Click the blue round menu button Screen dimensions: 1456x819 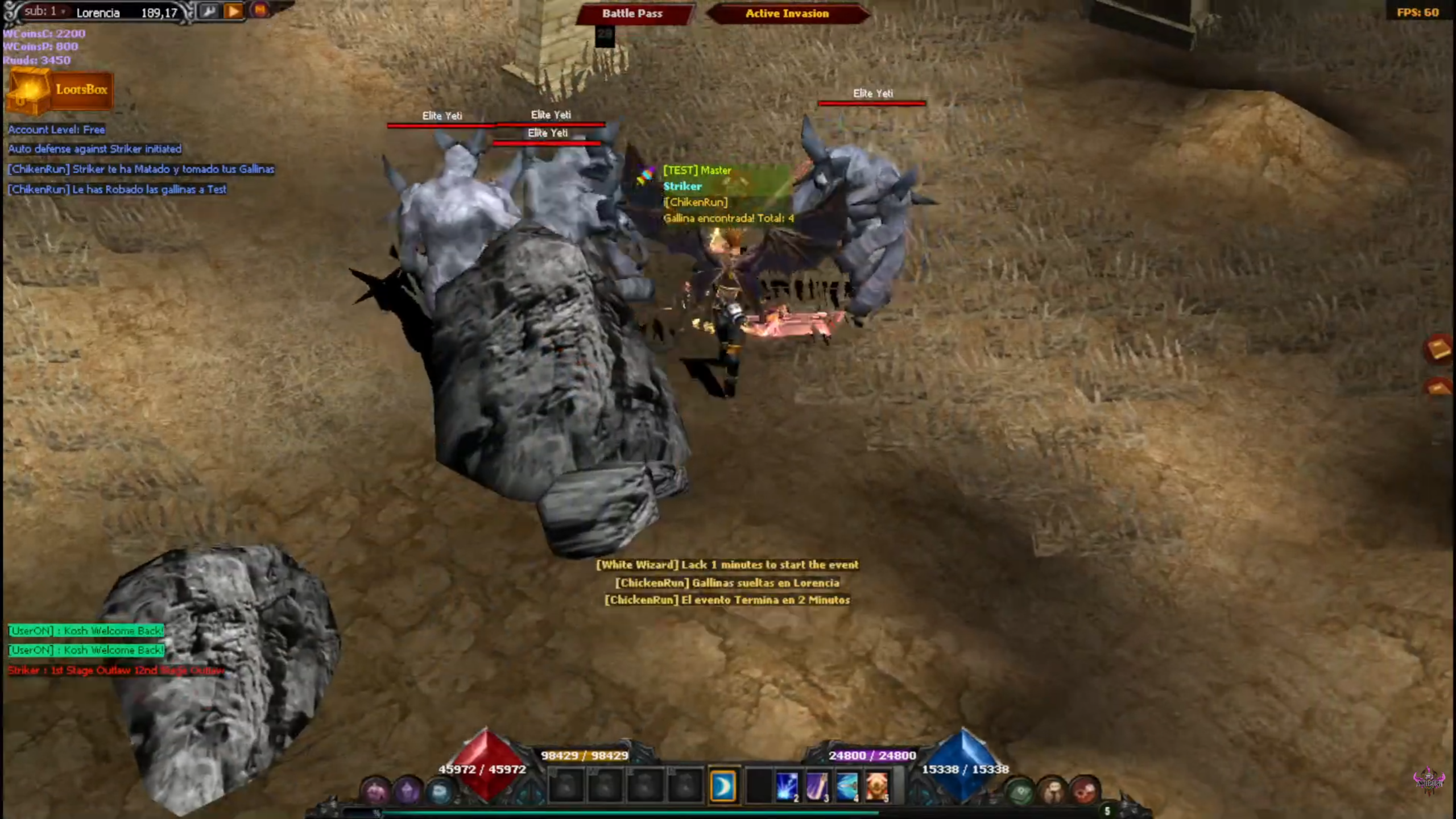pyautogui.click(x=440, y=791)
